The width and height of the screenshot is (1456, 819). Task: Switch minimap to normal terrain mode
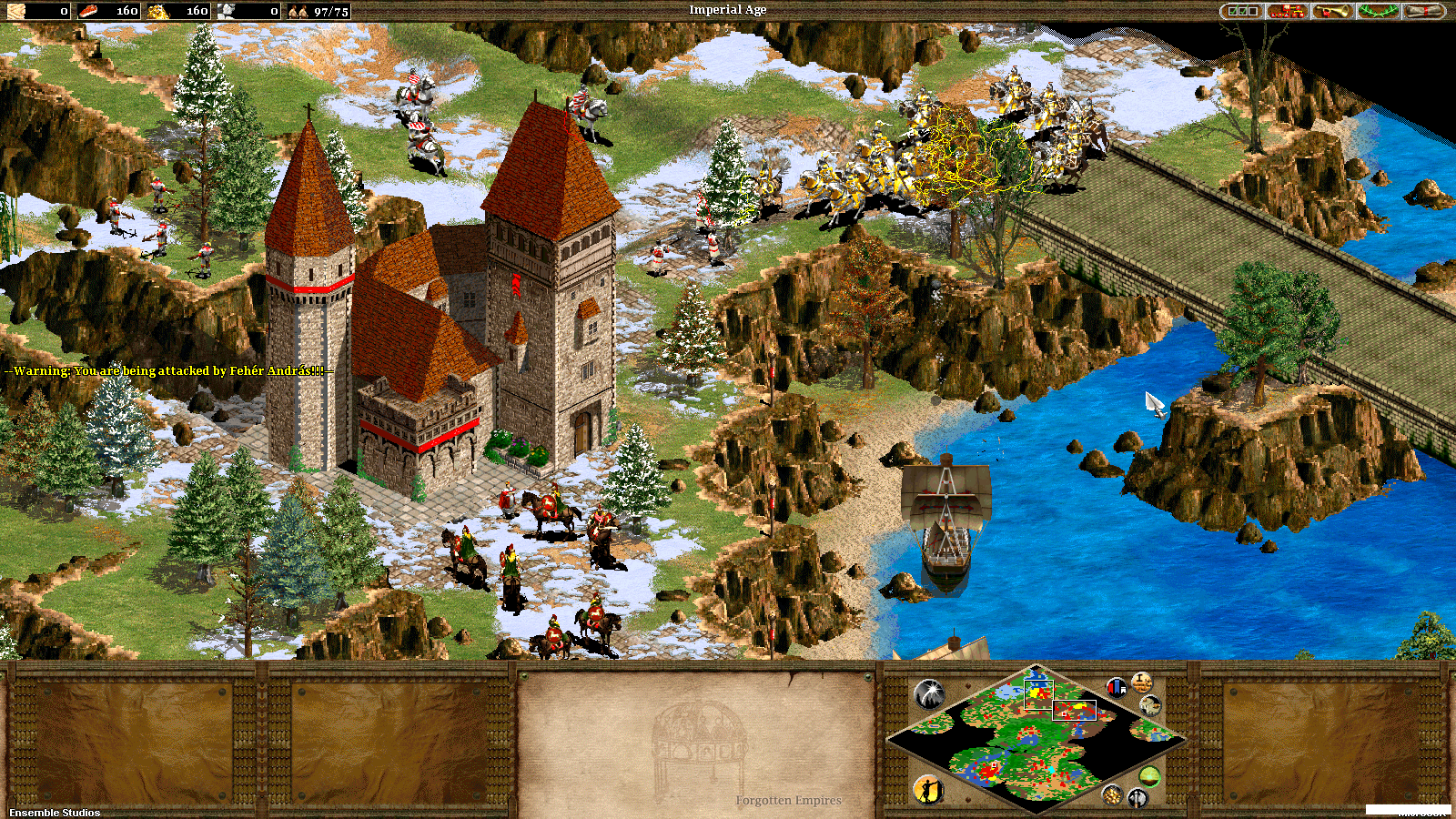tap(1149, 776)
